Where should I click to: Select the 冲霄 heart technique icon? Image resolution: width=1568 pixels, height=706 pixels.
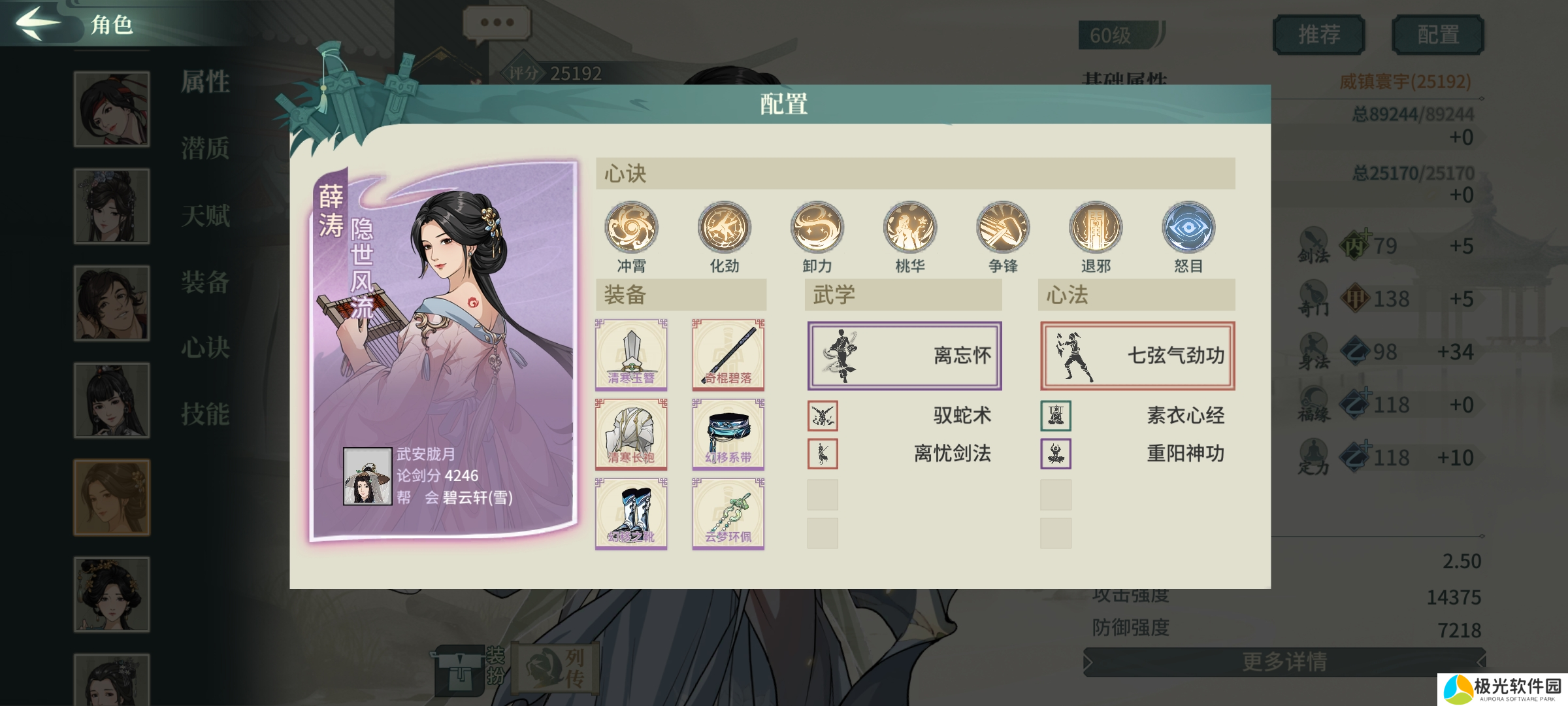(632, 227)
